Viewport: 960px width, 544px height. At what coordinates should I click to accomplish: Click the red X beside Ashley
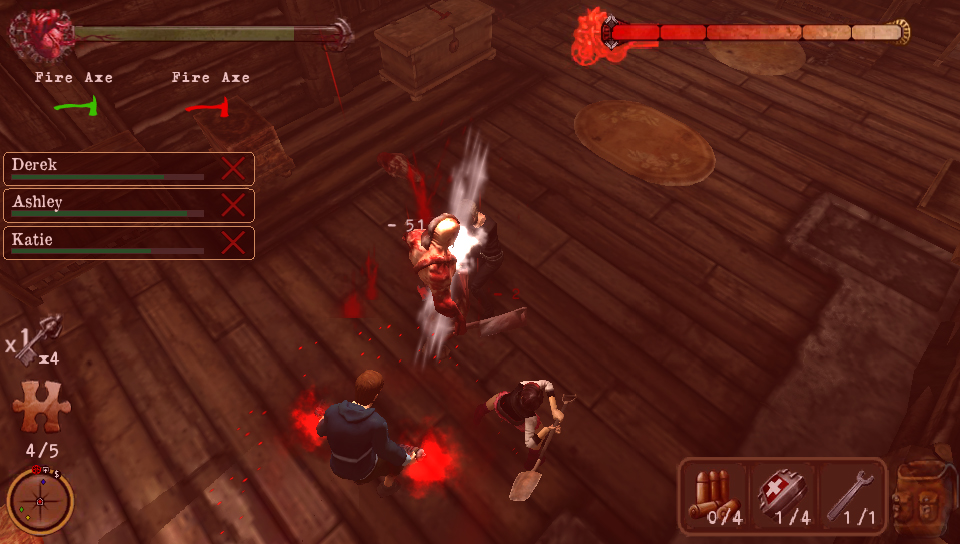233,206
